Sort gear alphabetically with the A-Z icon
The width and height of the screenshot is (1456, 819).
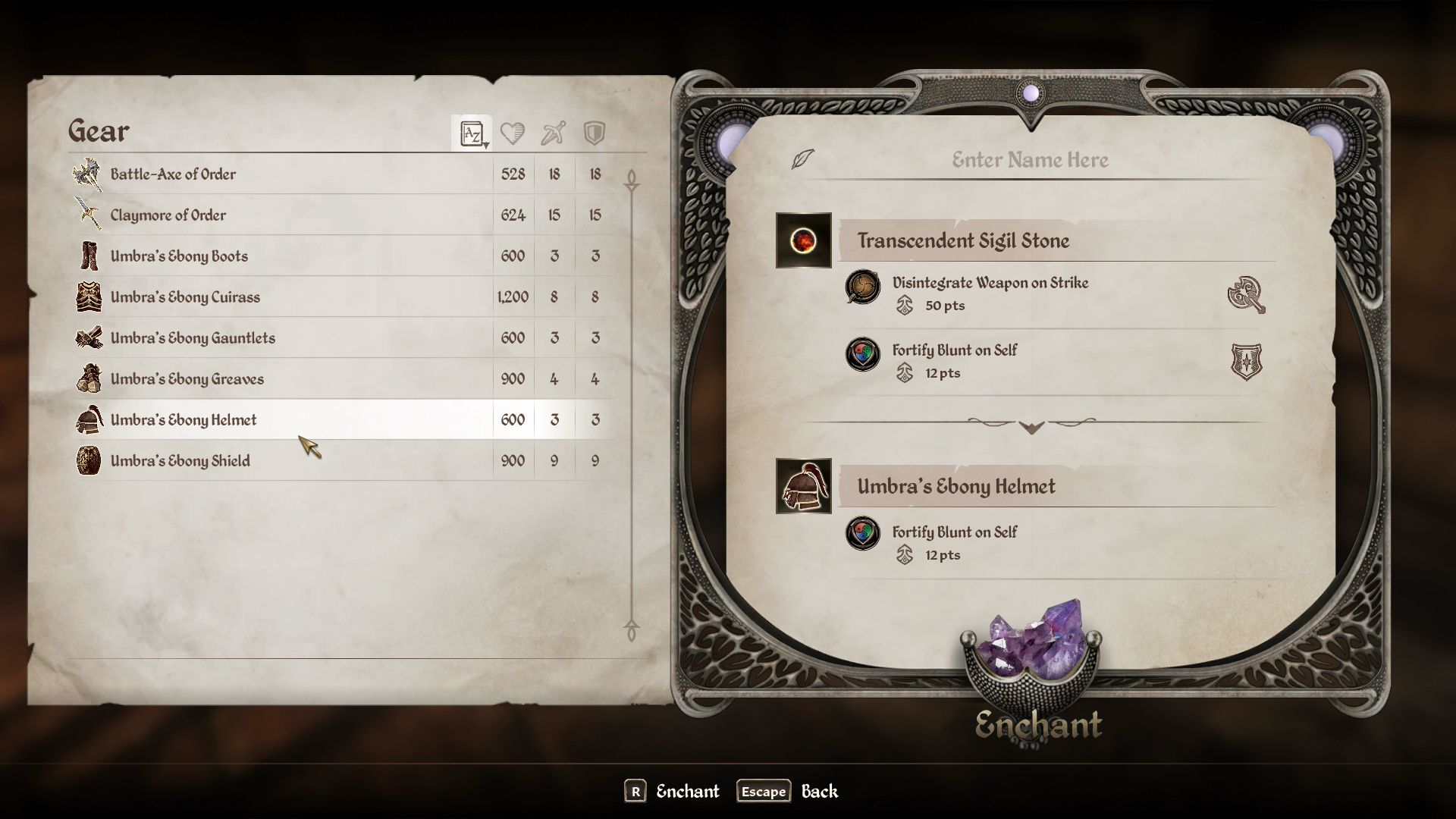click(472, 134)
